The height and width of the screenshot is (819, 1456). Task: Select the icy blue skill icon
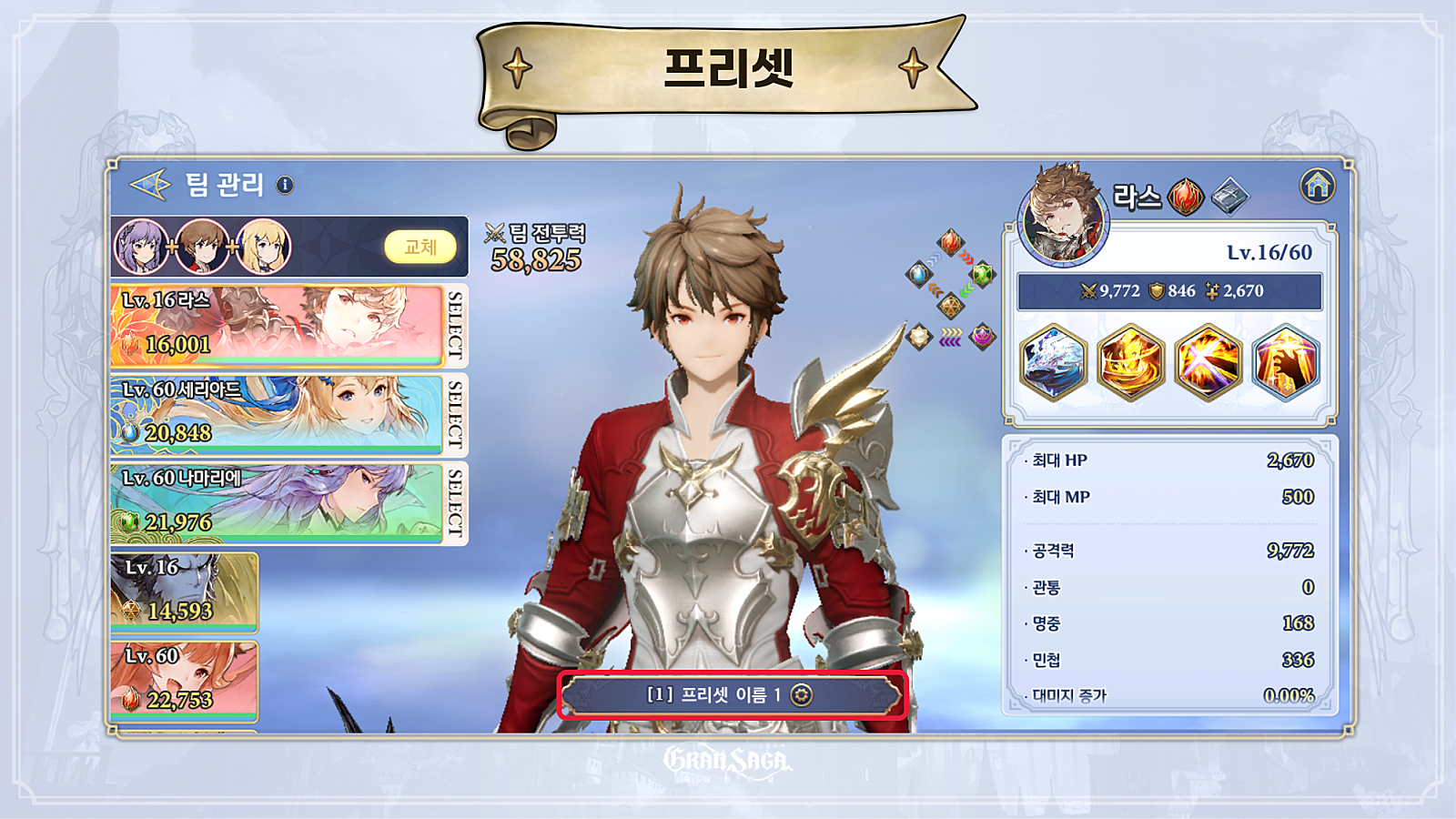point(1054,362)
